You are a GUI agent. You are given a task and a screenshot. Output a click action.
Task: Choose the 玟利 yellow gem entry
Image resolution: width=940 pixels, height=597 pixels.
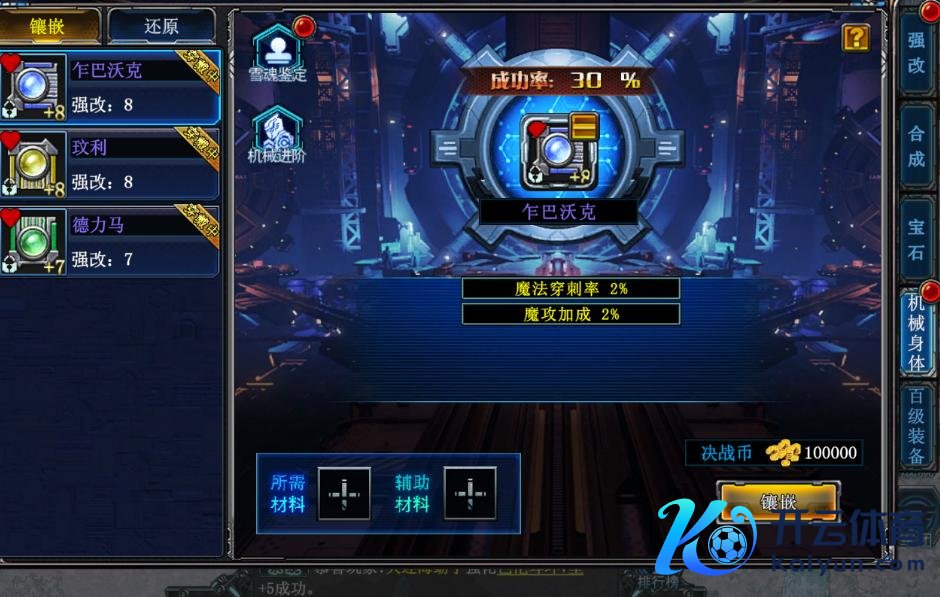(110, 165)
